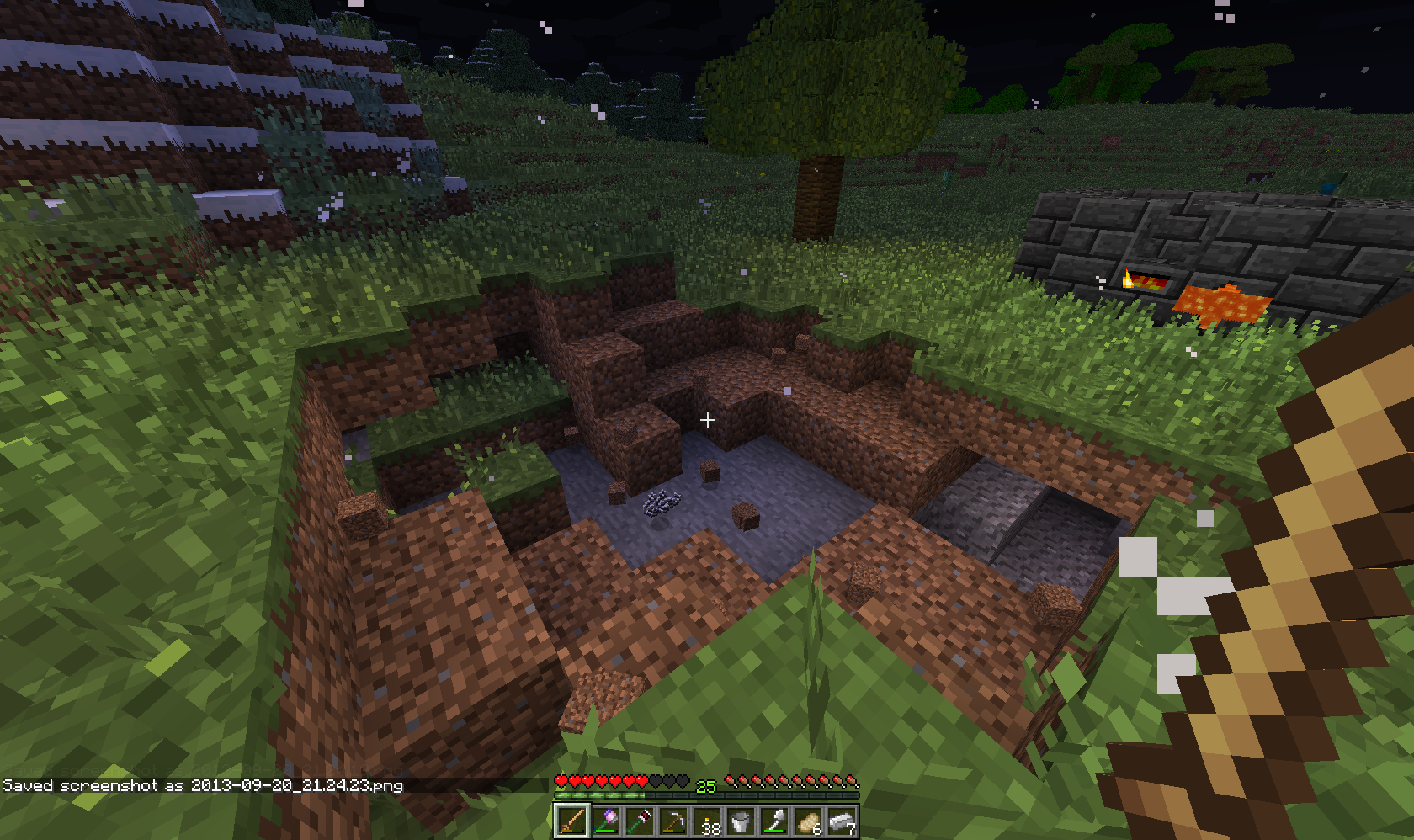Image resolution: width=1414 pixels, height=840 pixels.
Task: Choose the iron ingot stack of 7
Action: coord(841,821)
